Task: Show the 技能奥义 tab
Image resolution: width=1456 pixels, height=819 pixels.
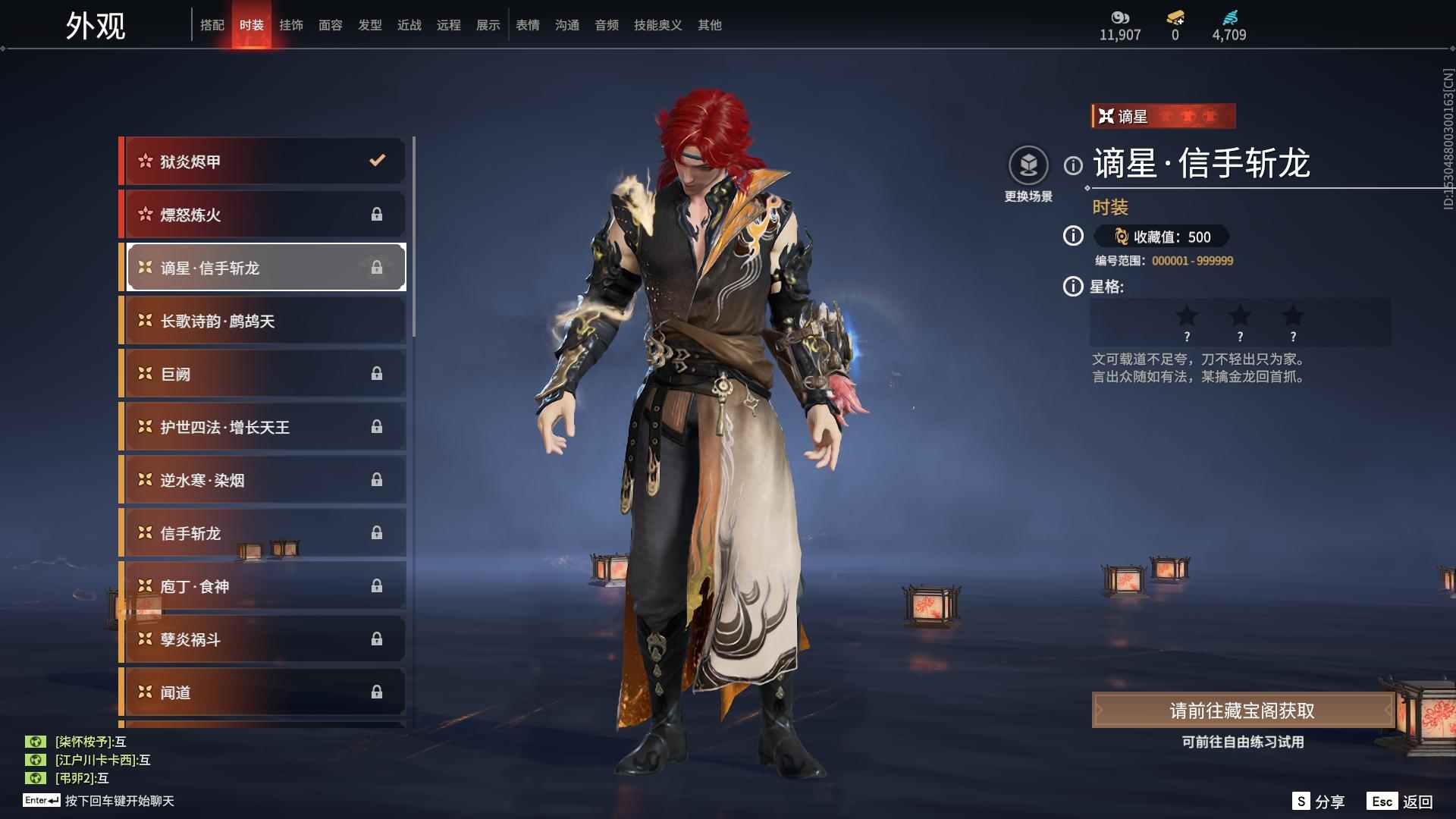Action: point(657,25)
